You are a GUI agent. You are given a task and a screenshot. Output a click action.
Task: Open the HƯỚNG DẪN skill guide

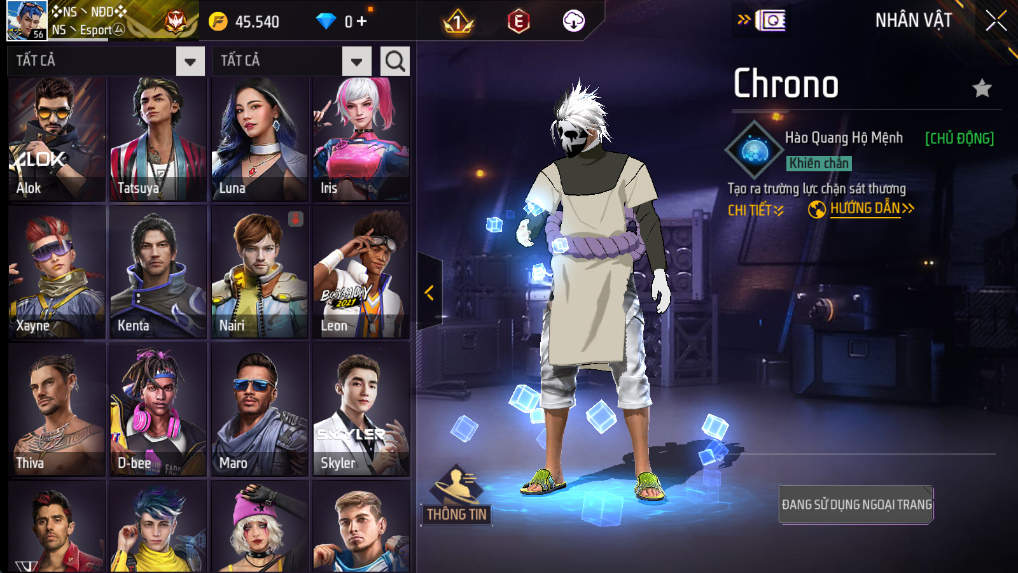click(862, 209)
